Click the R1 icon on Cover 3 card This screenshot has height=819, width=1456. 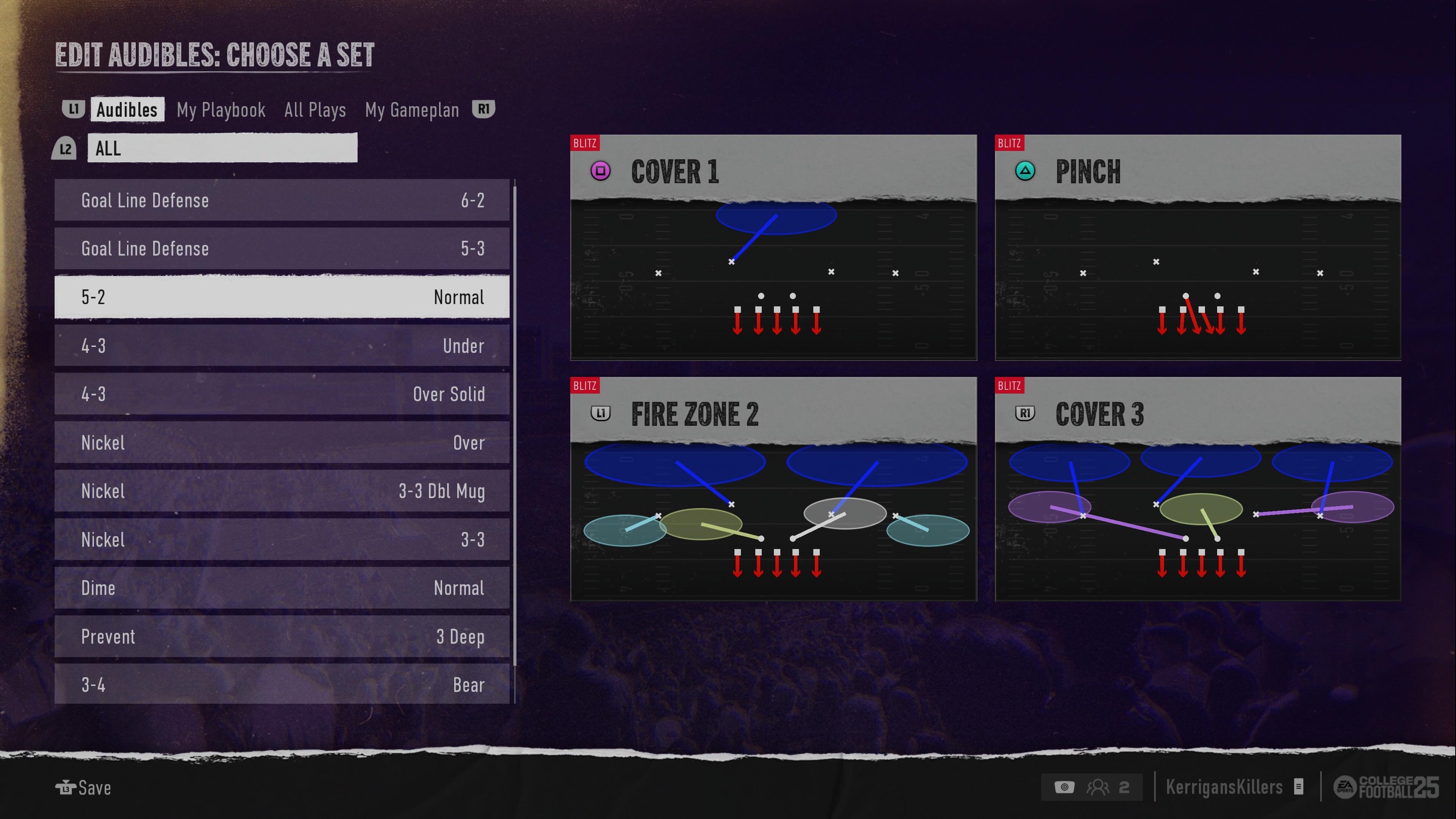coord(1024,413)
